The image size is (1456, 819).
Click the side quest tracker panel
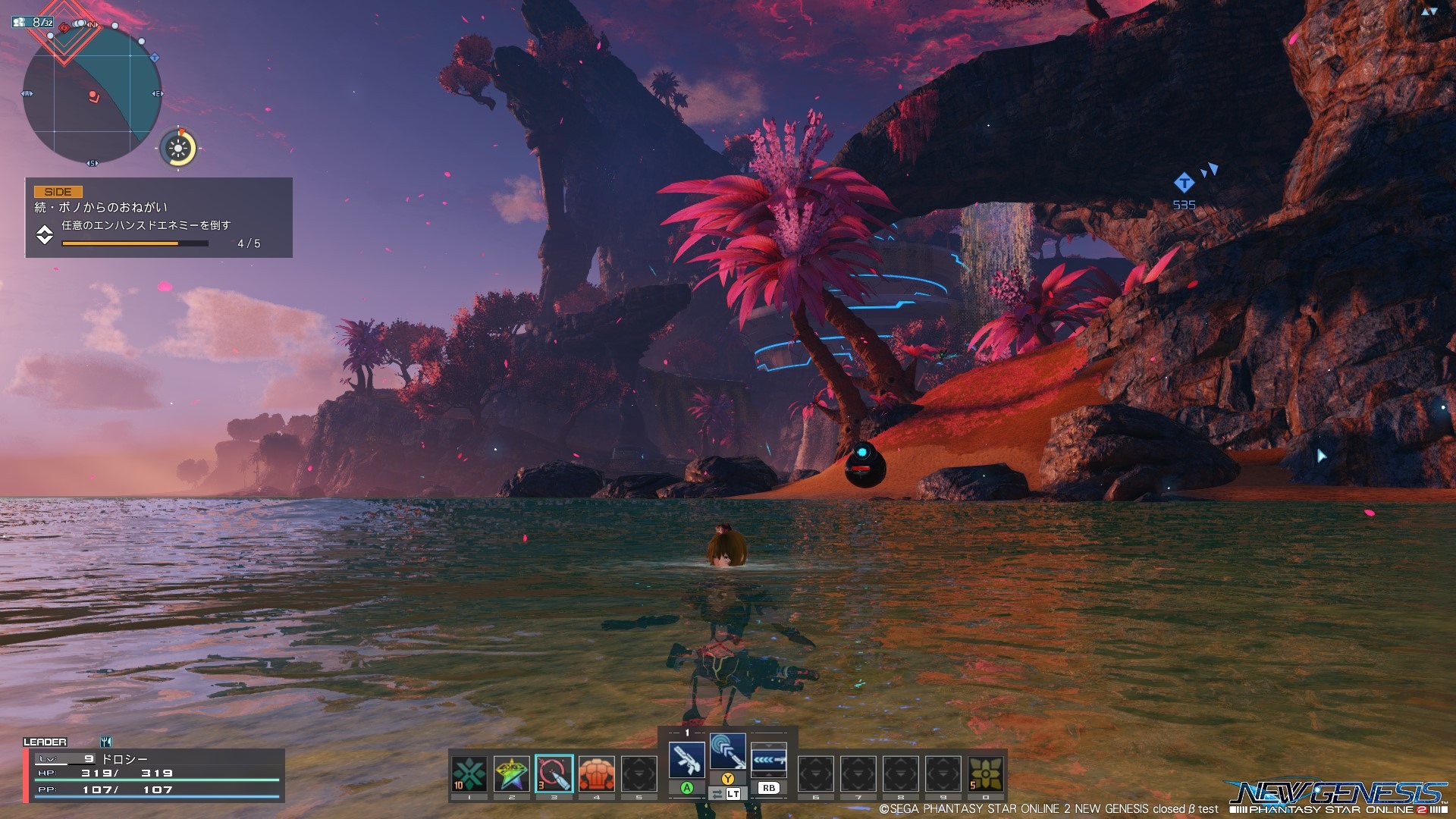coord(158,218)
